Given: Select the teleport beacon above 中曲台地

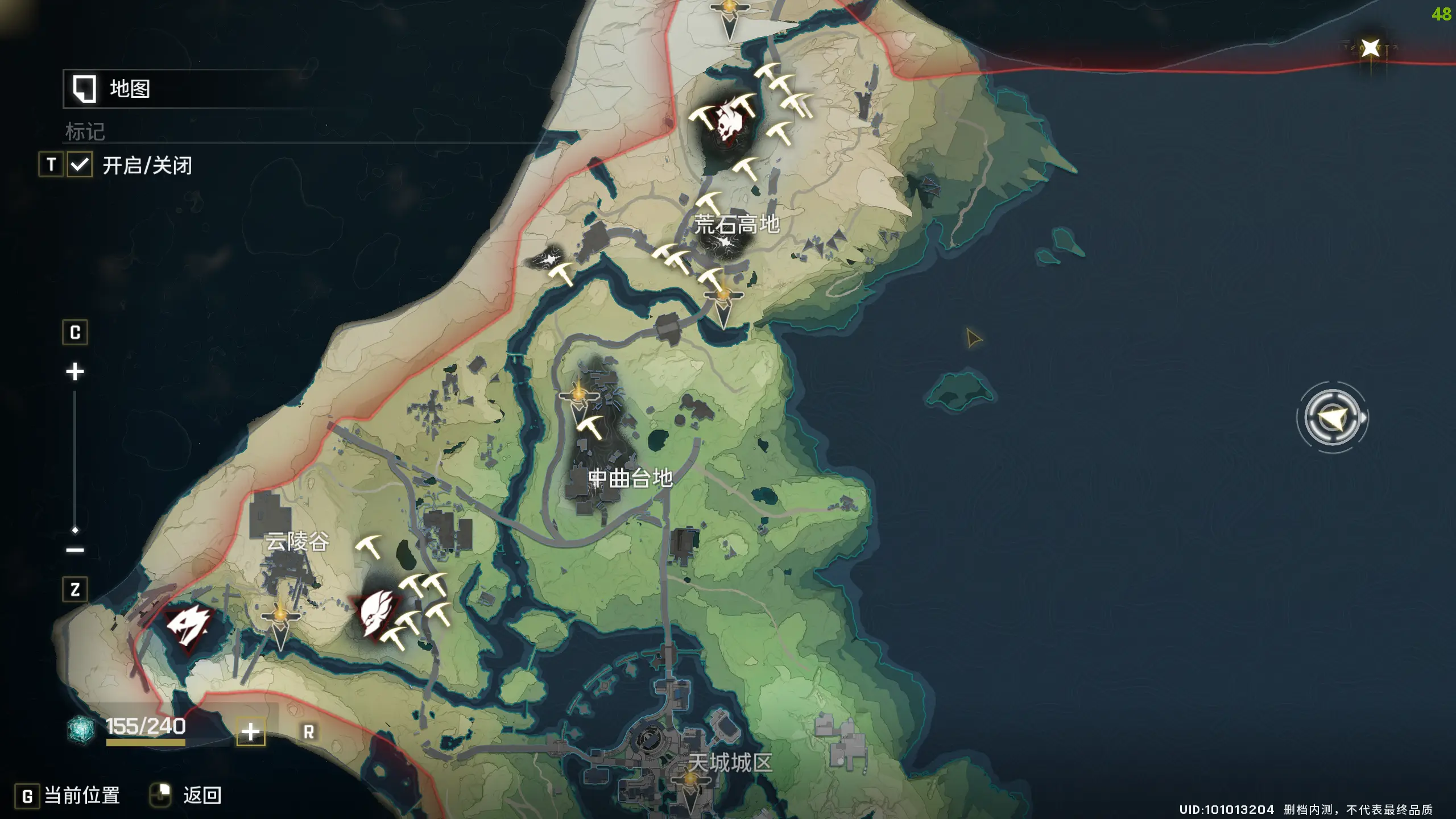Looking at the screenshot, I should (578, 398).
